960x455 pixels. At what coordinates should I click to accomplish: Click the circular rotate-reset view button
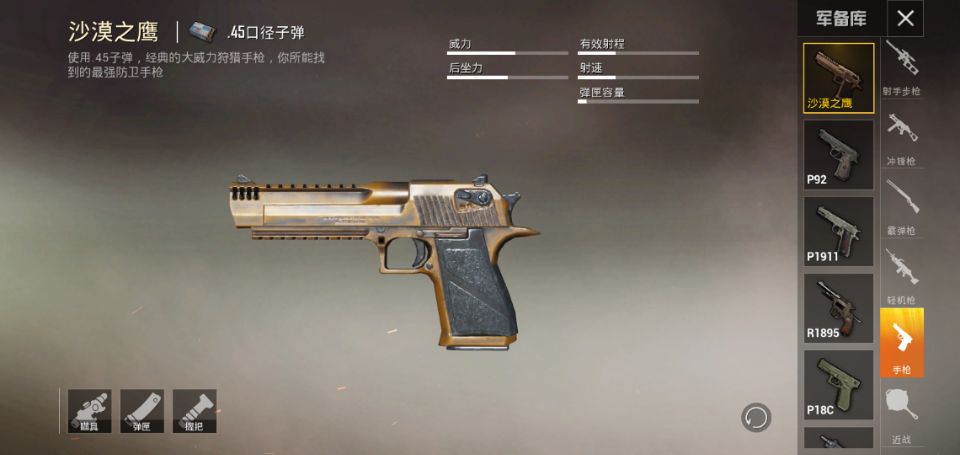(755, 416)
